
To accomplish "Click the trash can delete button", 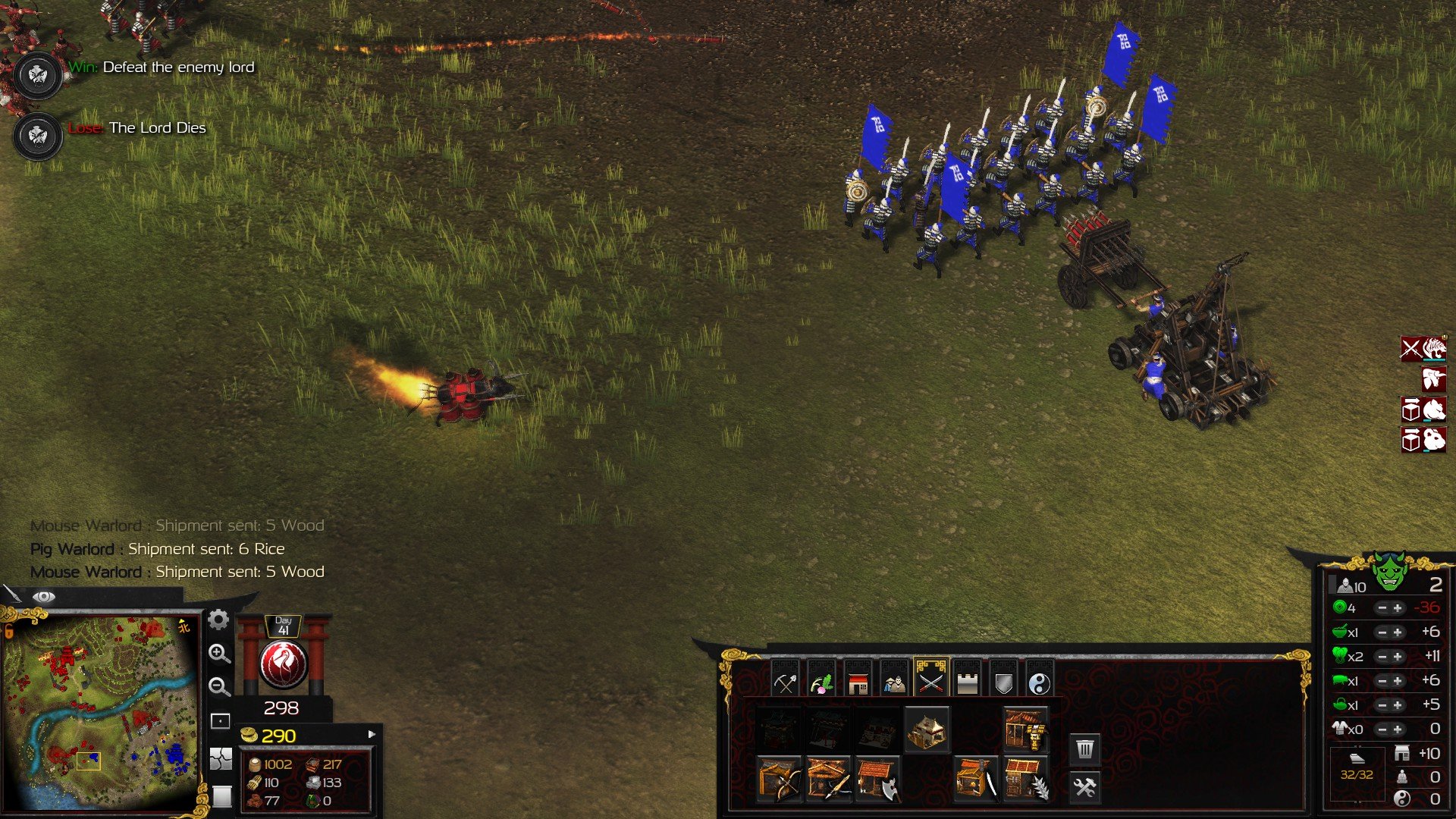I will 1085,750.
